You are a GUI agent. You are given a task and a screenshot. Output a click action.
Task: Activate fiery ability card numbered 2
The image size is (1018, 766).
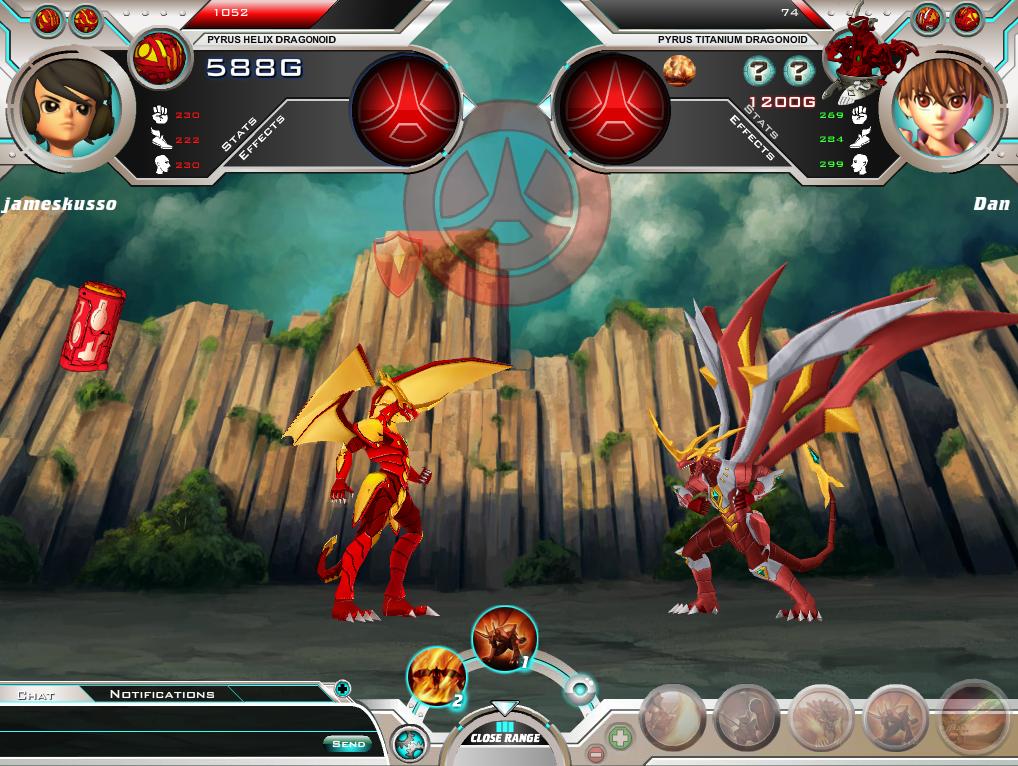click(437, 677)
